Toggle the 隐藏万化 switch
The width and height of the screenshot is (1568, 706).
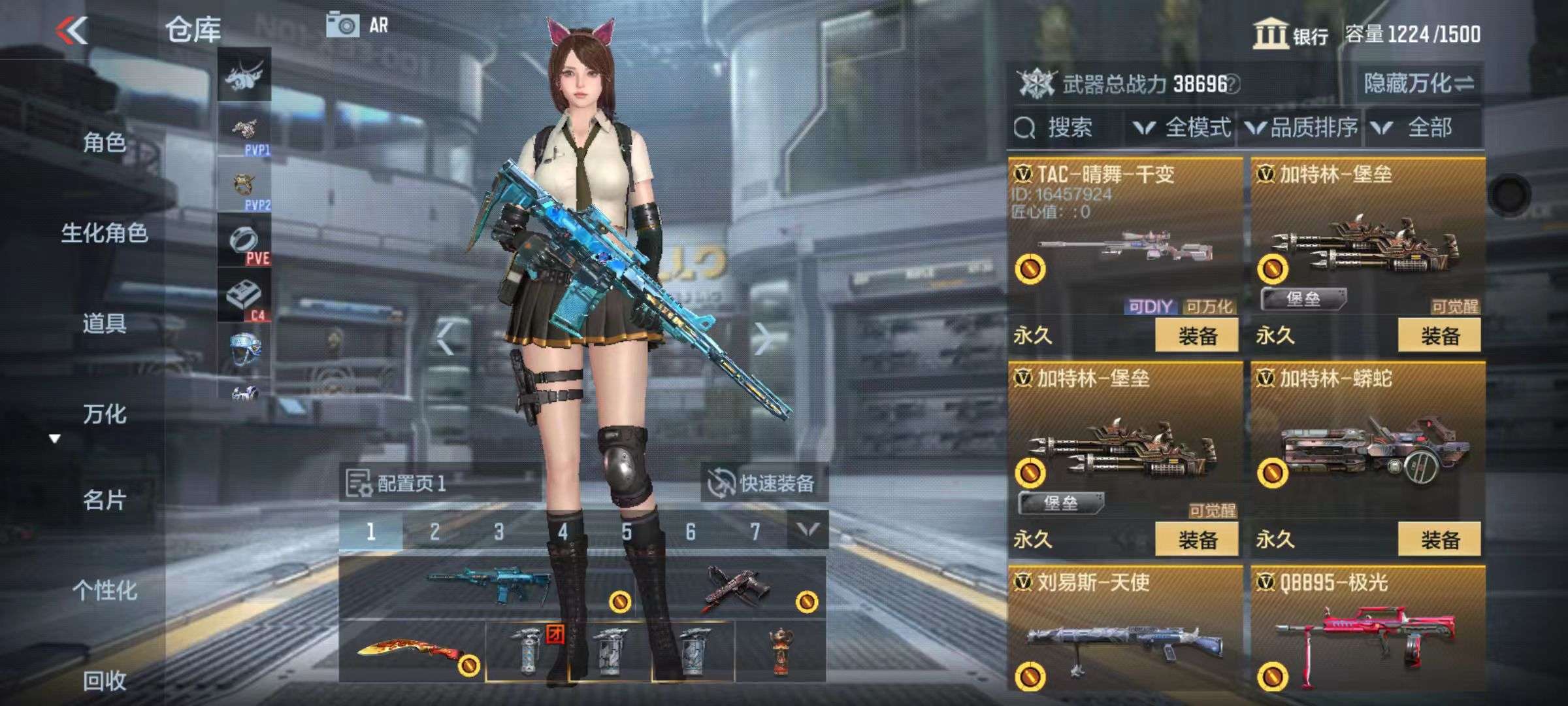click(x=1418, y=84)
